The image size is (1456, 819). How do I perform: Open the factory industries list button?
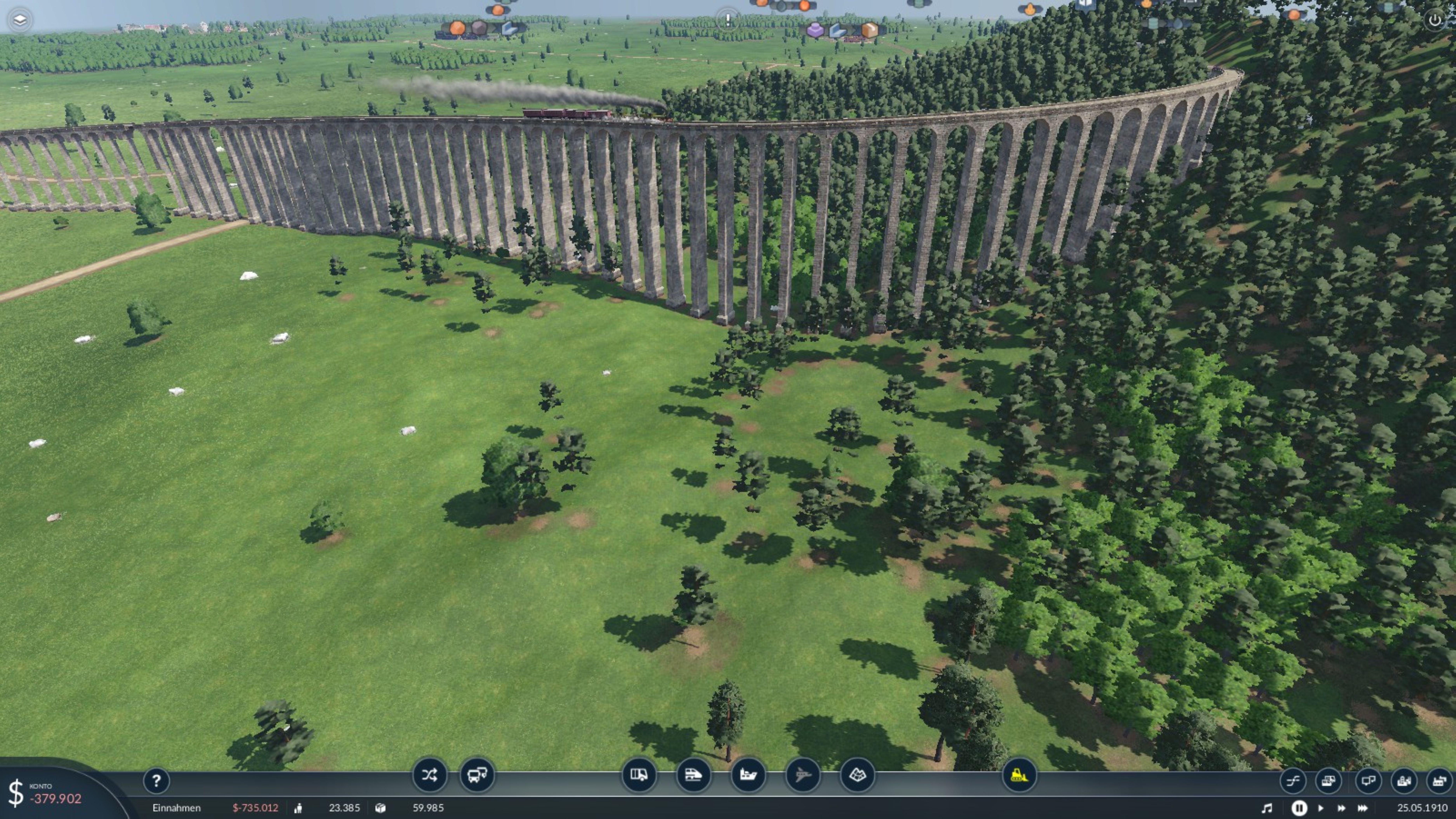coord(1439,781)
